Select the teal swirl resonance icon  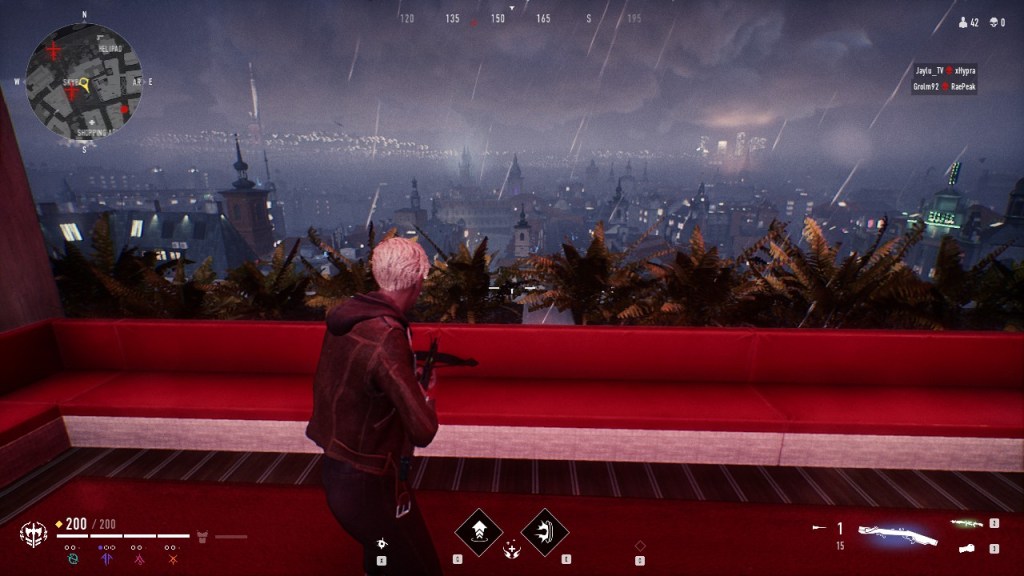72,559
